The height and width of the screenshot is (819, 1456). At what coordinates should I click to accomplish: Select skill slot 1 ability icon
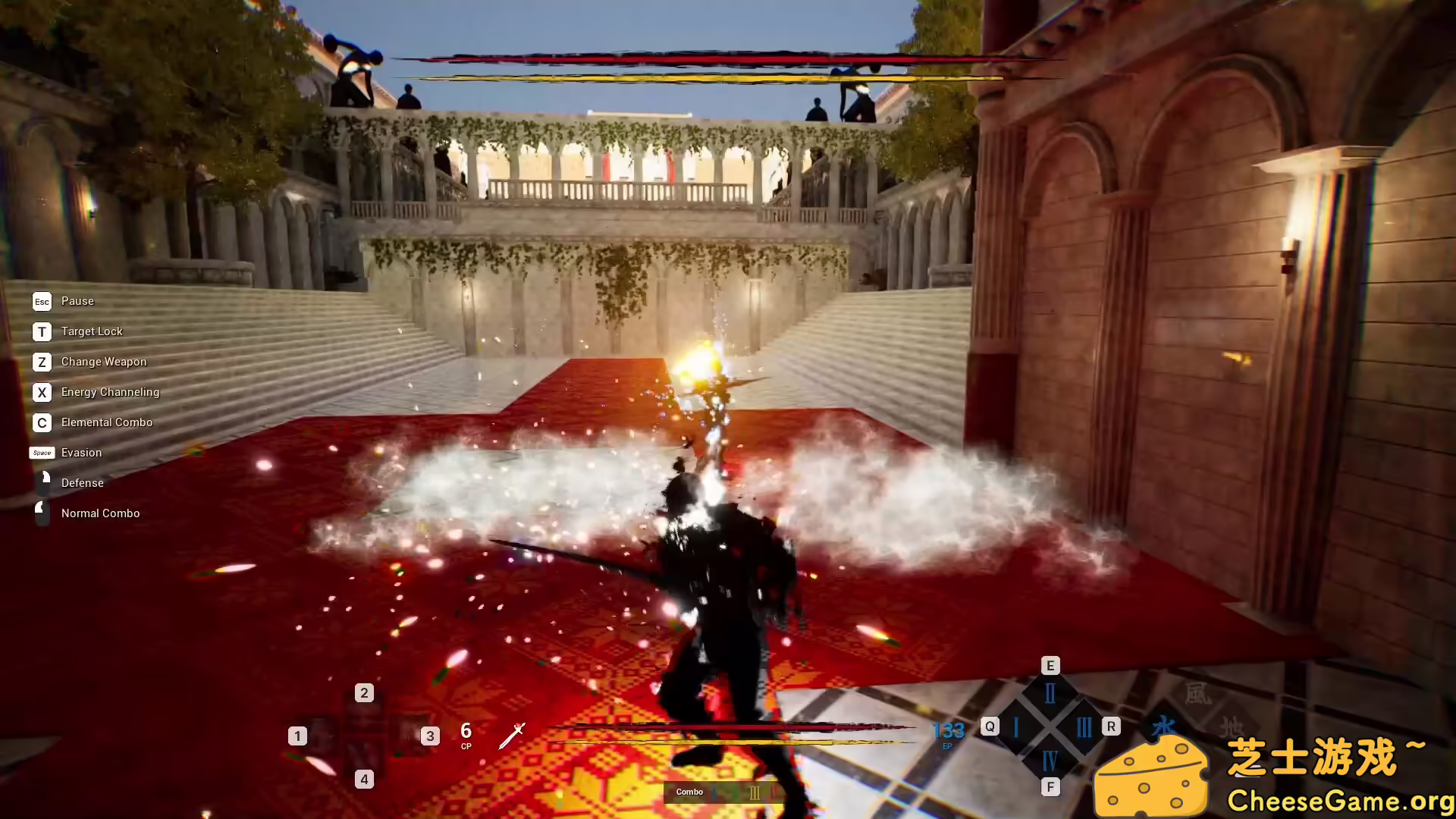(x=322, y=737)
